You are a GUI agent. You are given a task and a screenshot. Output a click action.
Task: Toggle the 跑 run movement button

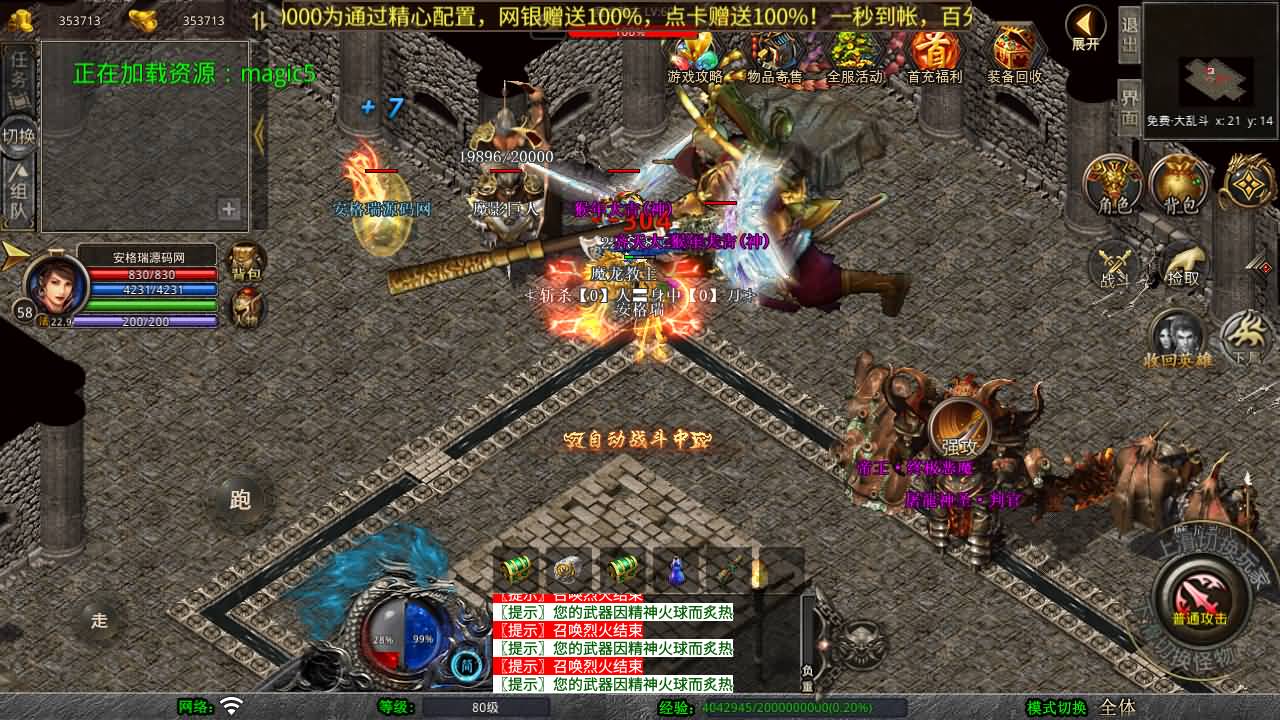click(240, 500)
